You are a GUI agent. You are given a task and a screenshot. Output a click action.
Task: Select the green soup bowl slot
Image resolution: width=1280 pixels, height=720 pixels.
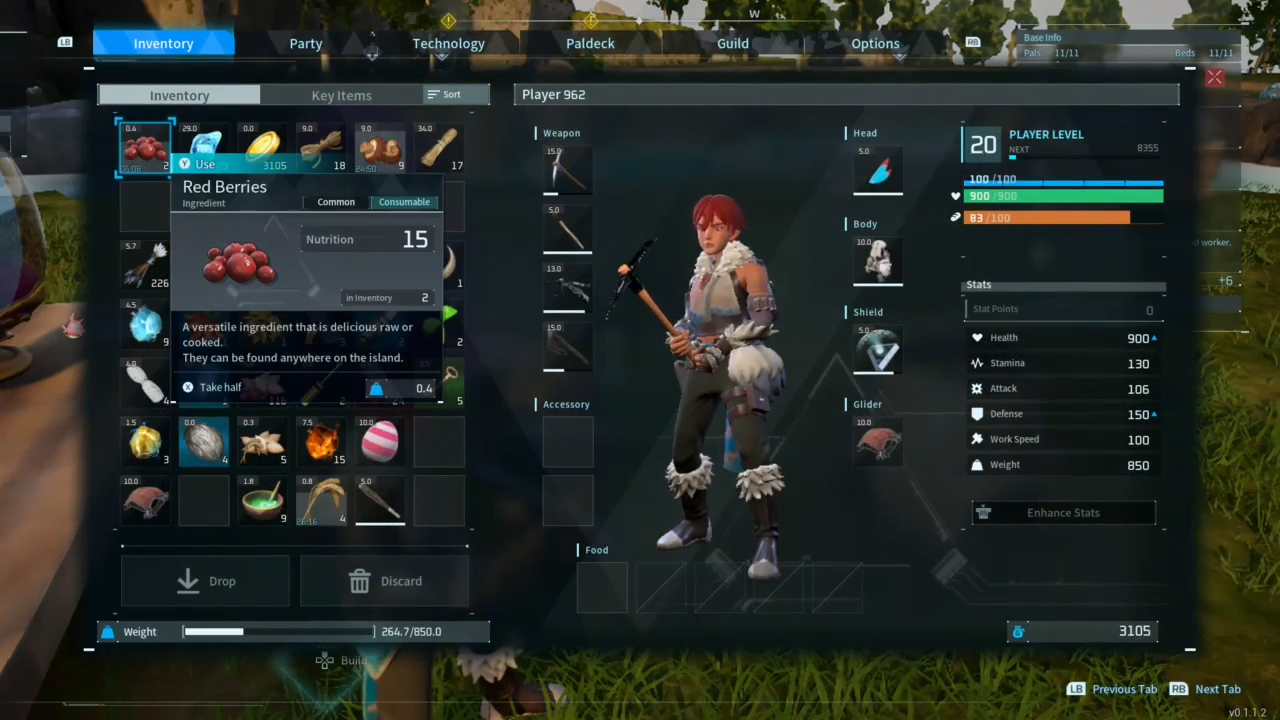point(263,500)
